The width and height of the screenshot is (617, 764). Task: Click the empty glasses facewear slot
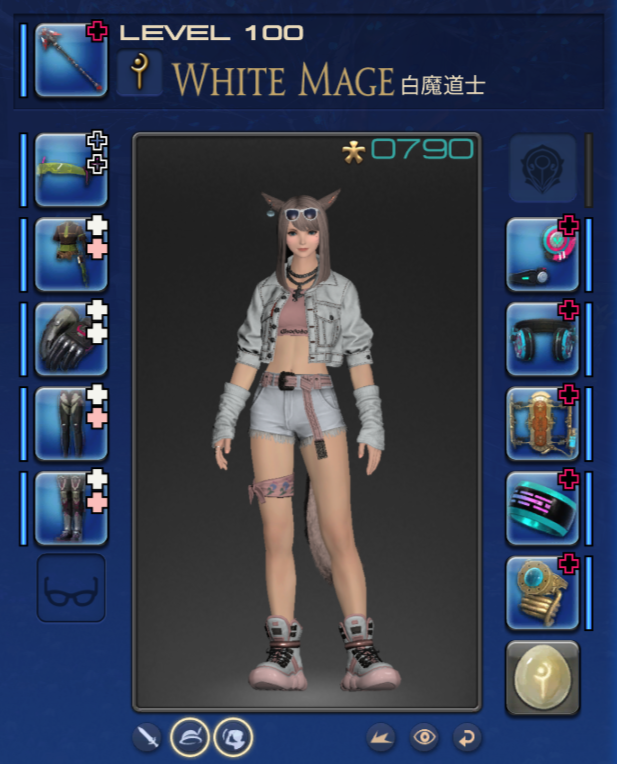coord(70,590)
